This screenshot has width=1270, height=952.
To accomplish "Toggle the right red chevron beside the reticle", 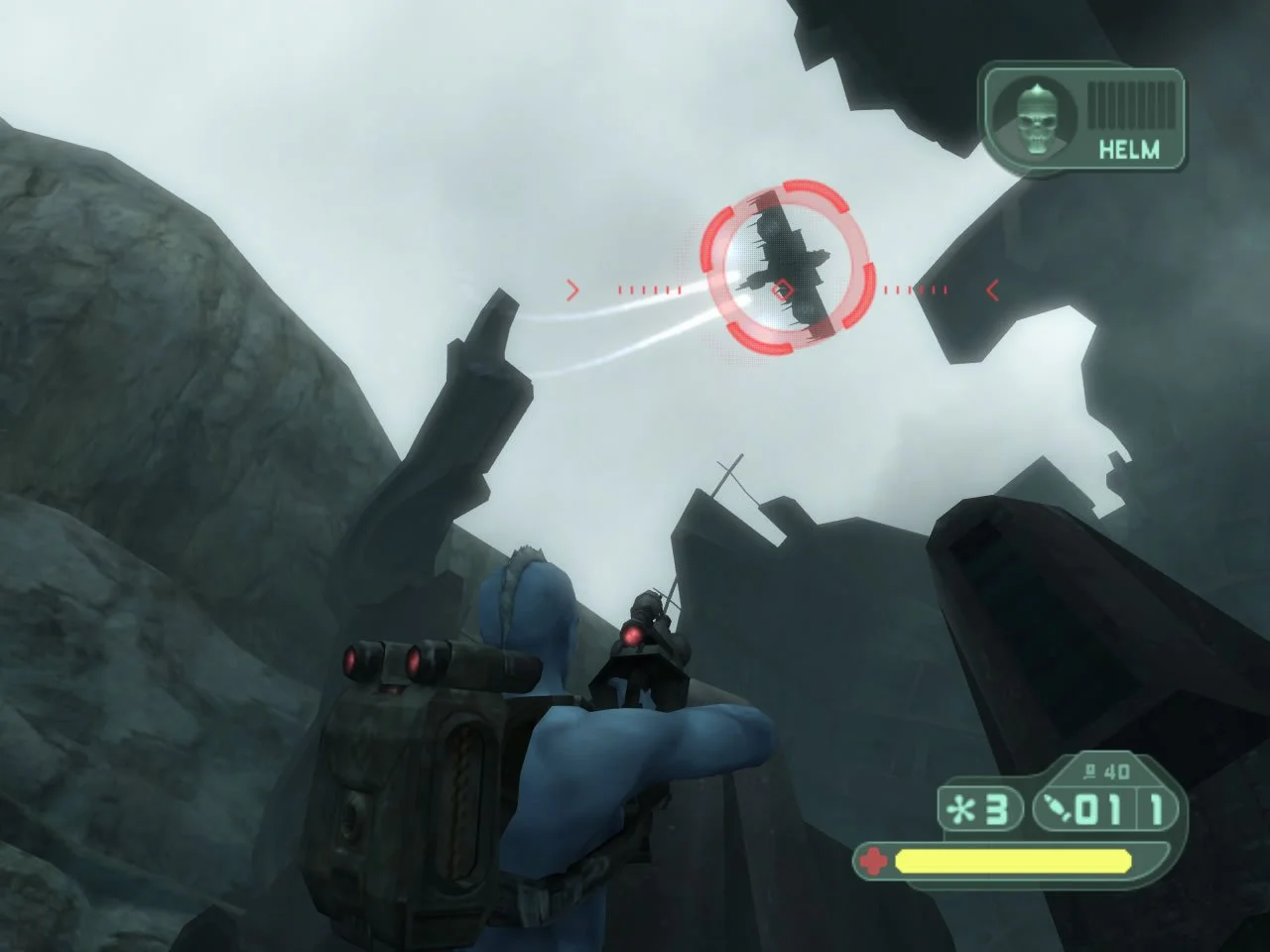I will click(x=991, y=290).
